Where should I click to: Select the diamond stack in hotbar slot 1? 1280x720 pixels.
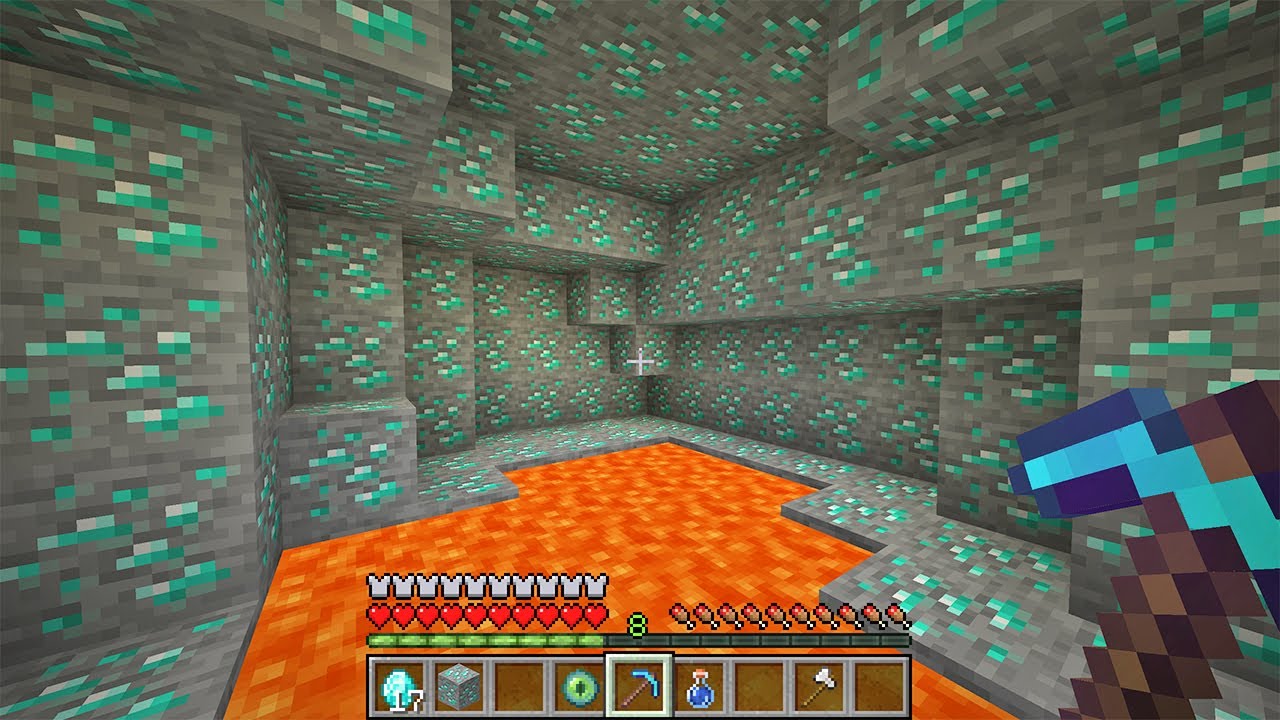point(399,687)
